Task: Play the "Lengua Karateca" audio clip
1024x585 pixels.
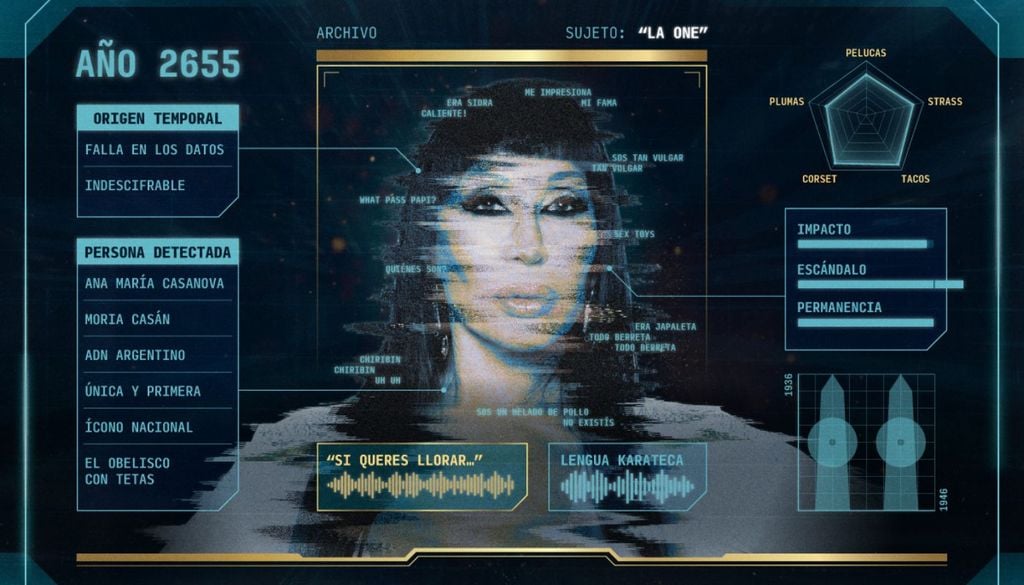Action: coord(627,477)
